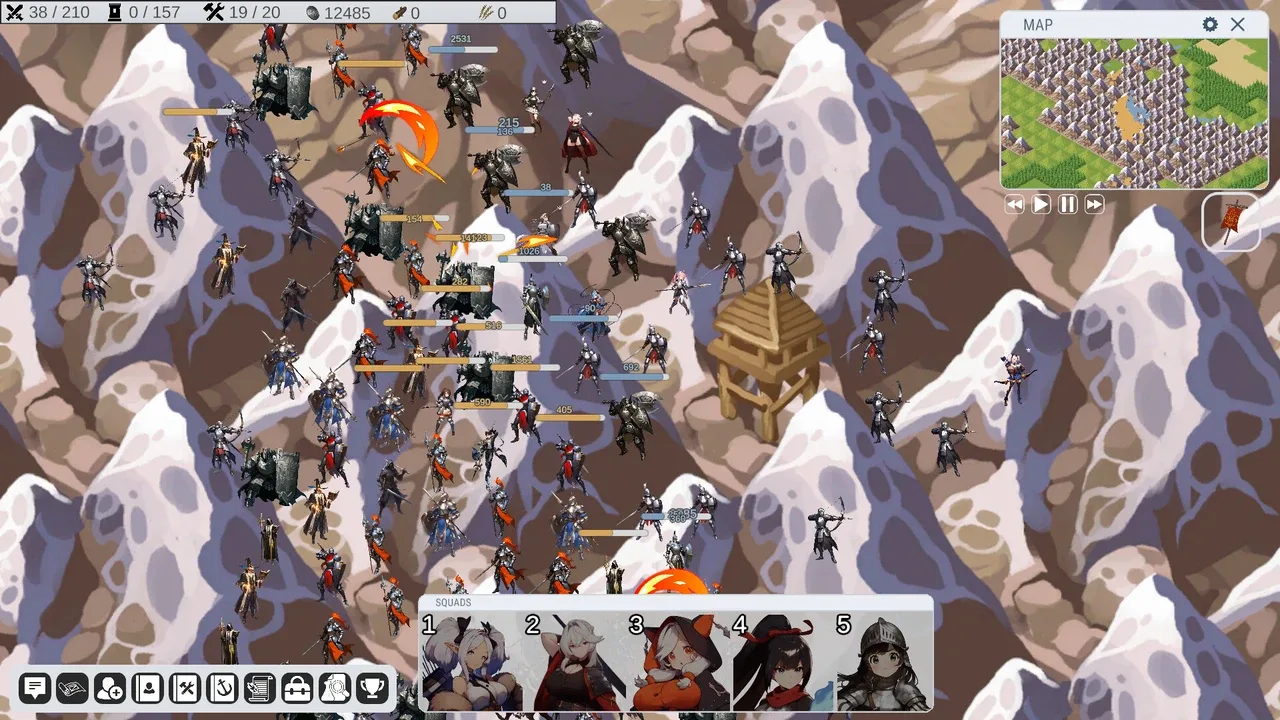Click the red banner flag button
This screenshot has height=720, width=1280.
point(1231,221)
